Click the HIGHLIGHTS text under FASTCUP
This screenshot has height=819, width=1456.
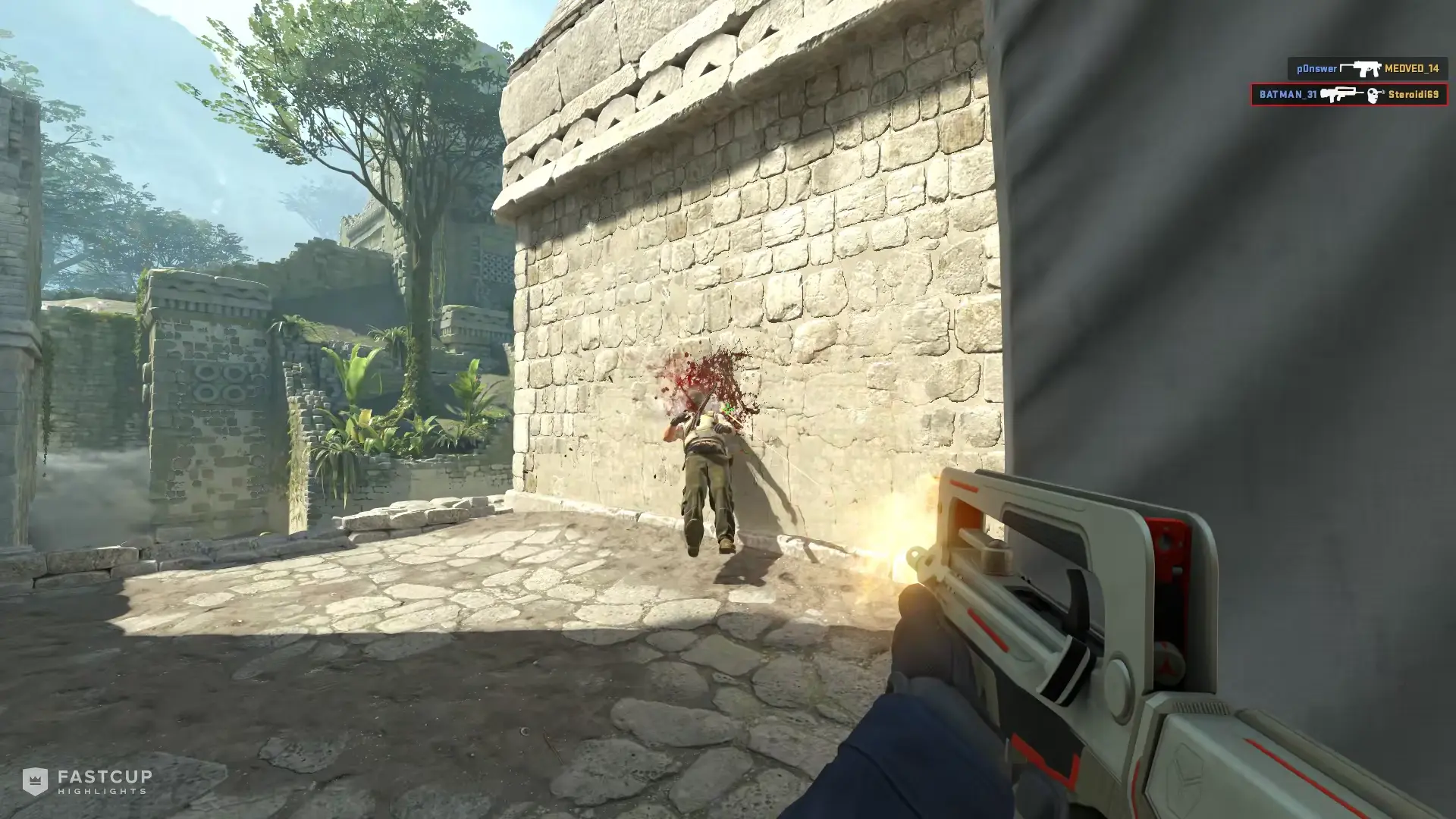tap(102, 792)
